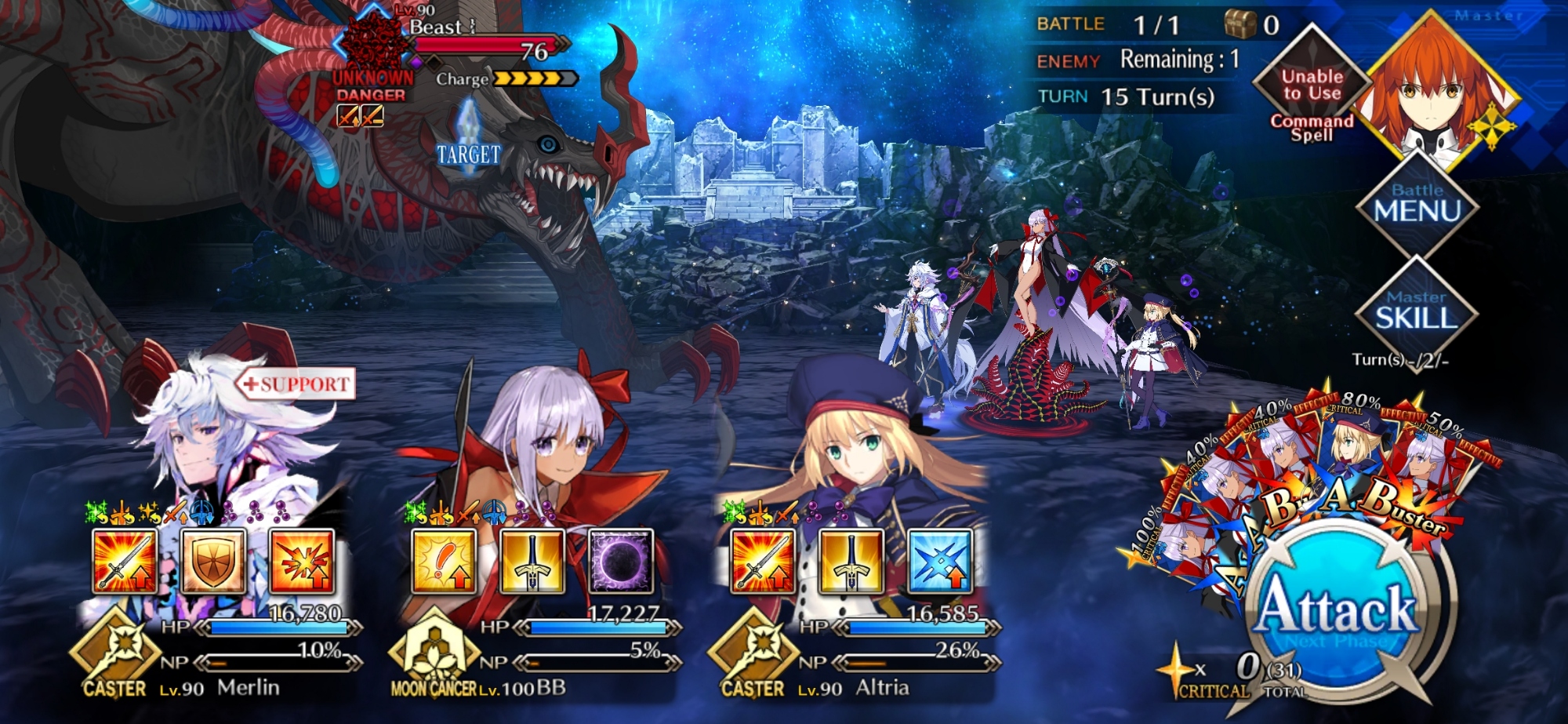Select the Command Spell diamond

(1312, 86)
